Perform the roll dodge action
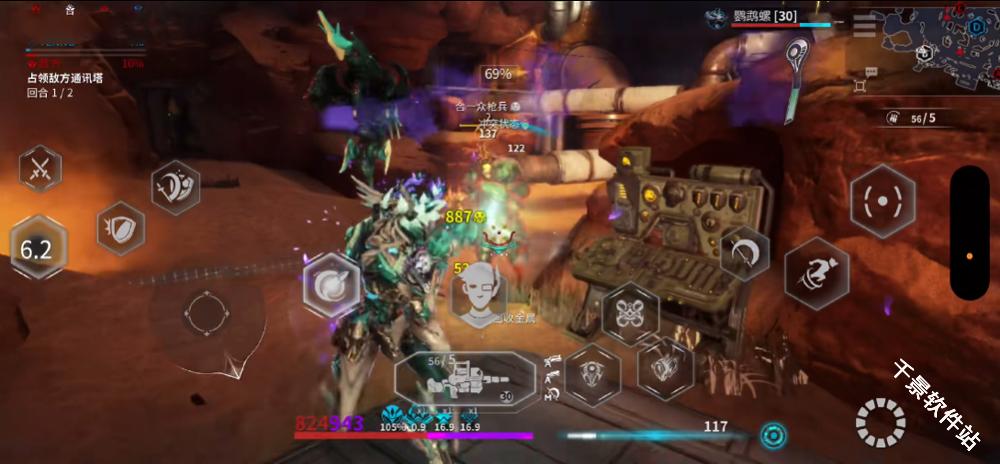This screenshot has height=464, width=1000. [816, 272]
